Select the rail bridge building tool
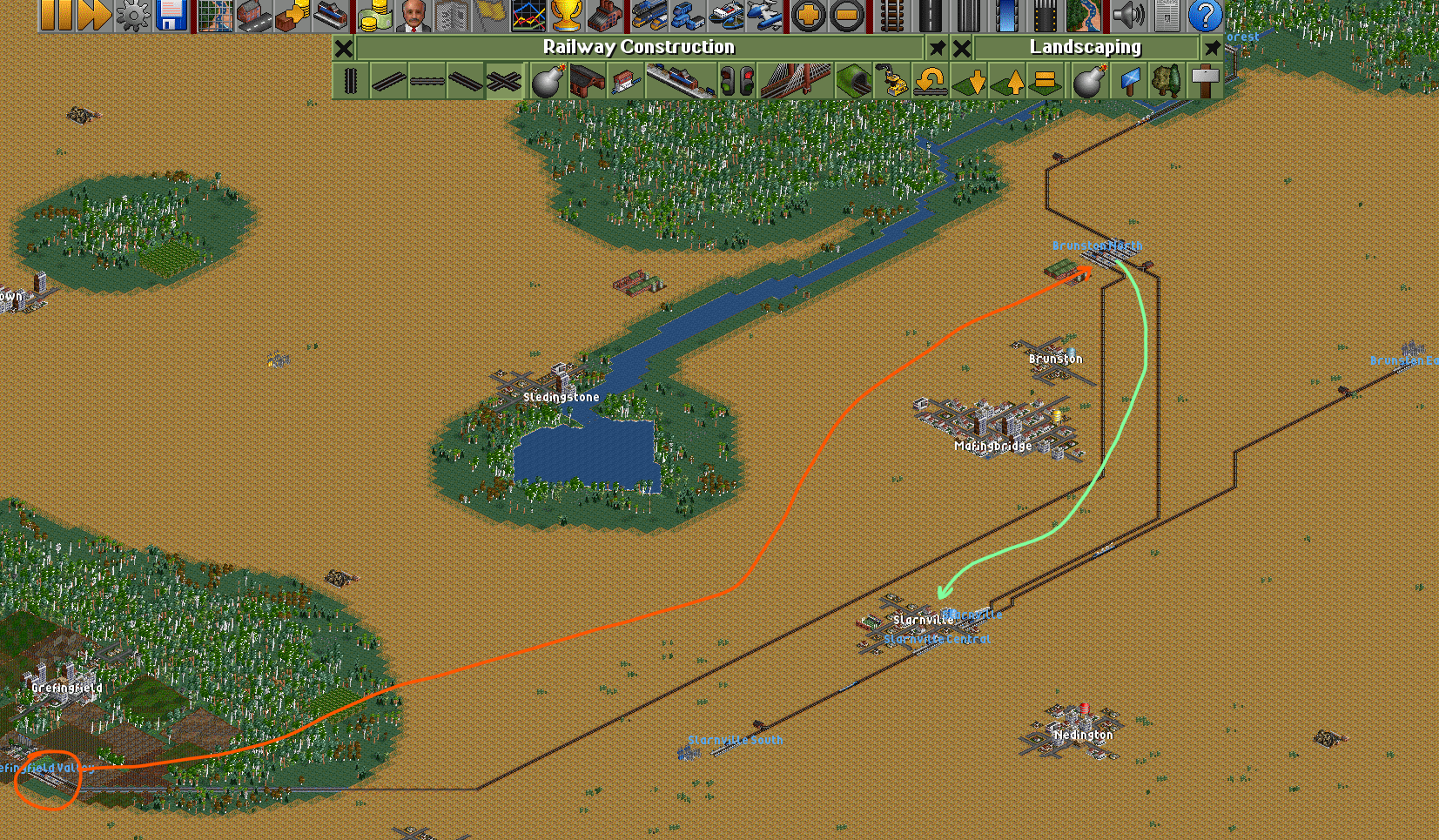Viewport: 1439px width, 840px height. 795,82
